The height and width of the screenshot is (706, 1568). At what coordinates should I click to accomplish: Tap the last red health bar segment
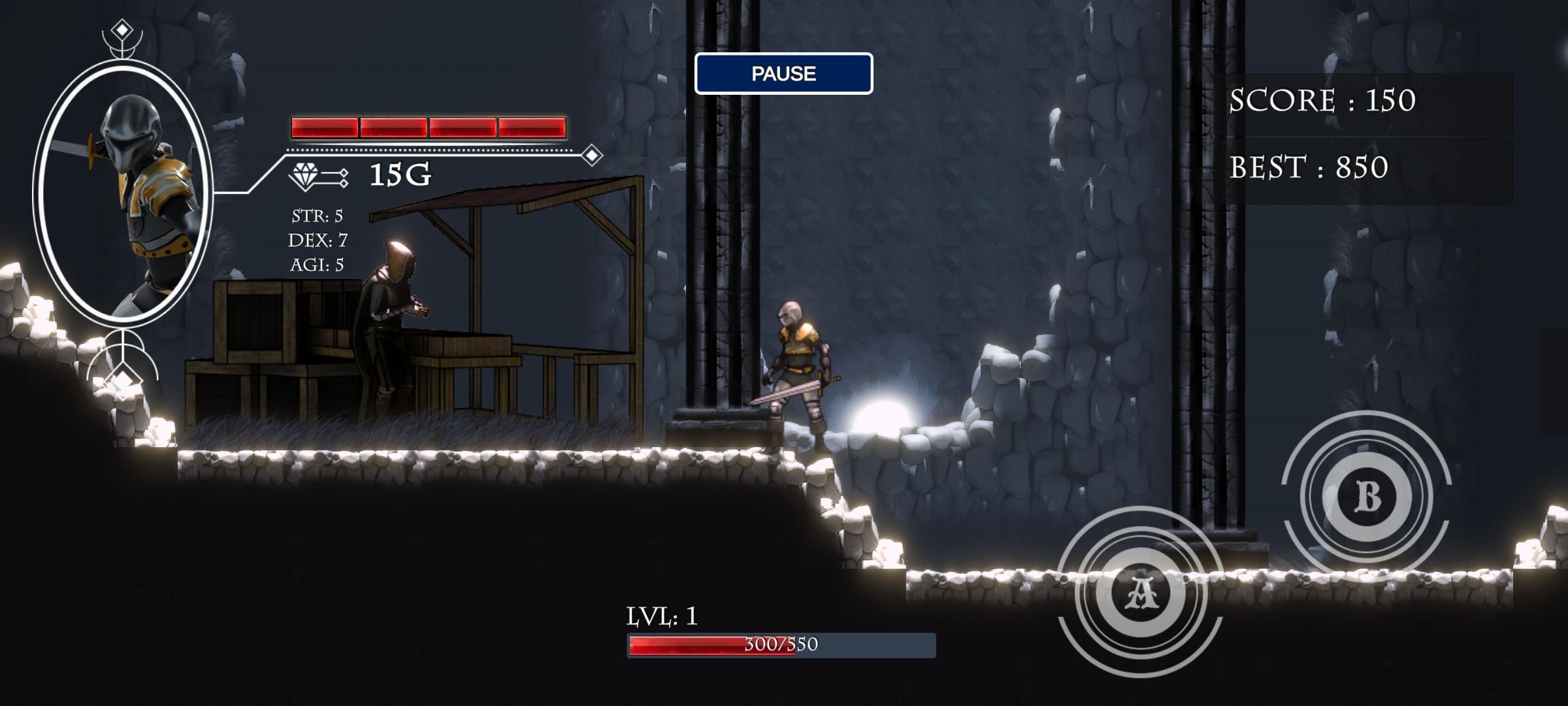coord(532,126)
